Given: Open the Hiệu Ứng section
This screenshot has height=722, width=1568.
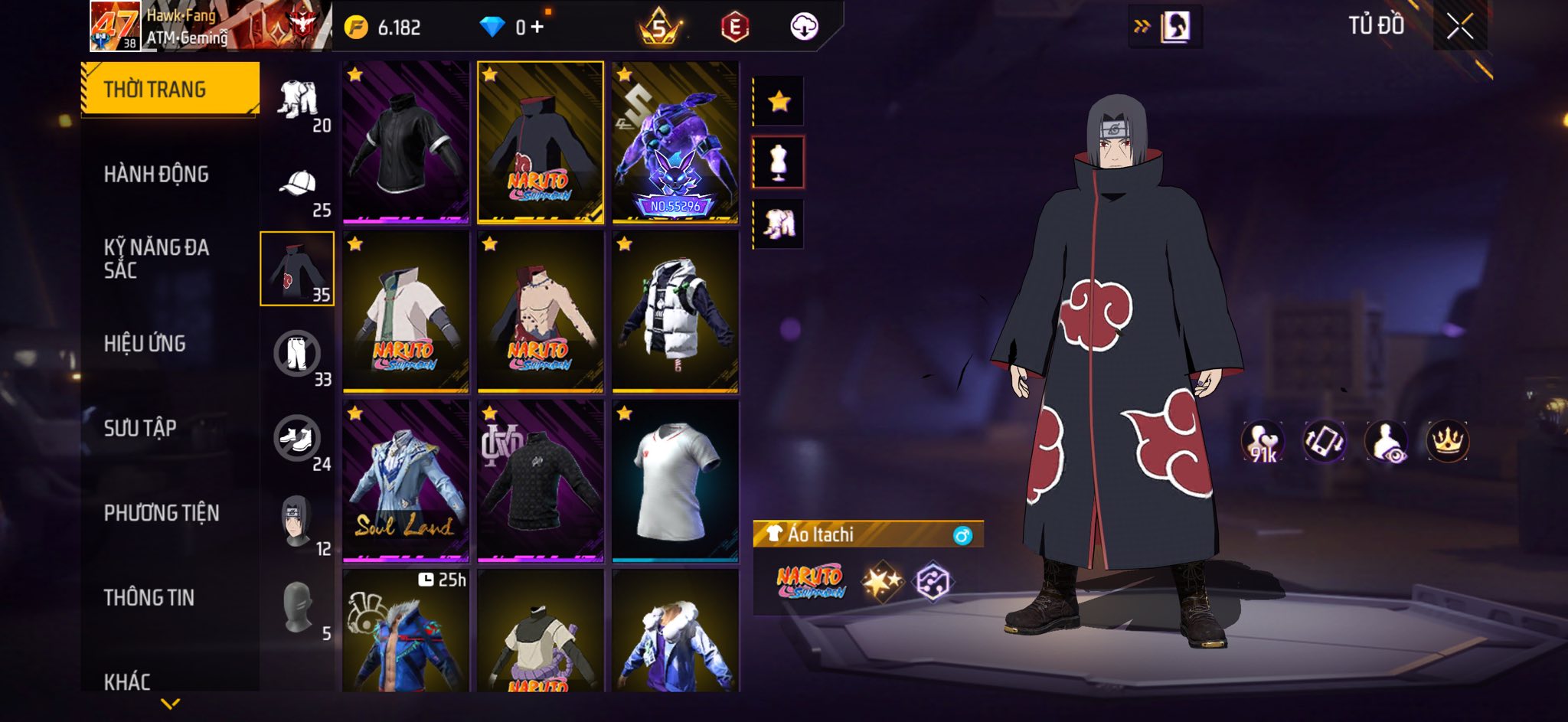Looking at the screenshot, I should [145, 344].
